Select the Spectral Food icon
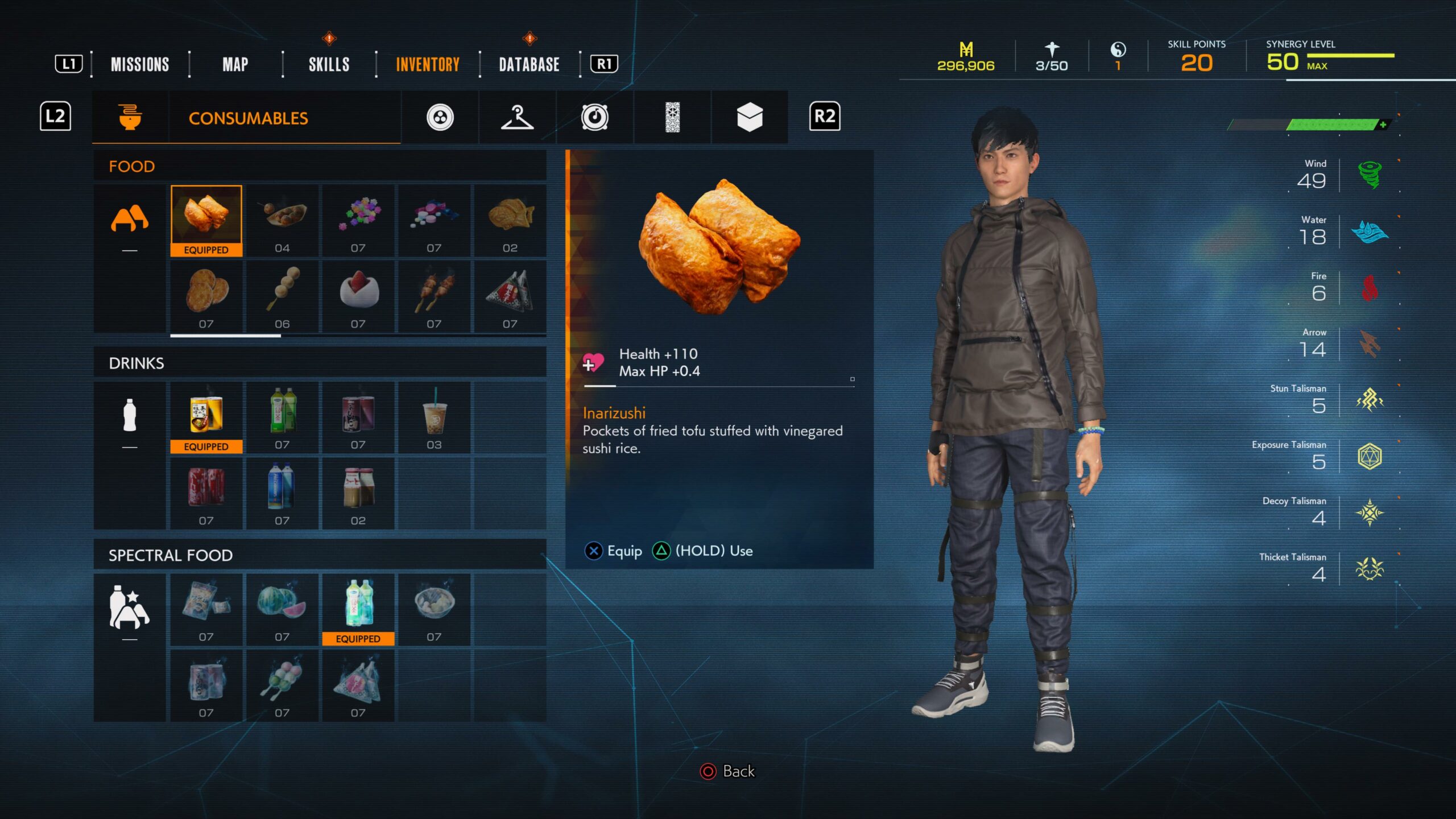The height and width of the screenshot is (819, 1456). click(x=130, y=610)
